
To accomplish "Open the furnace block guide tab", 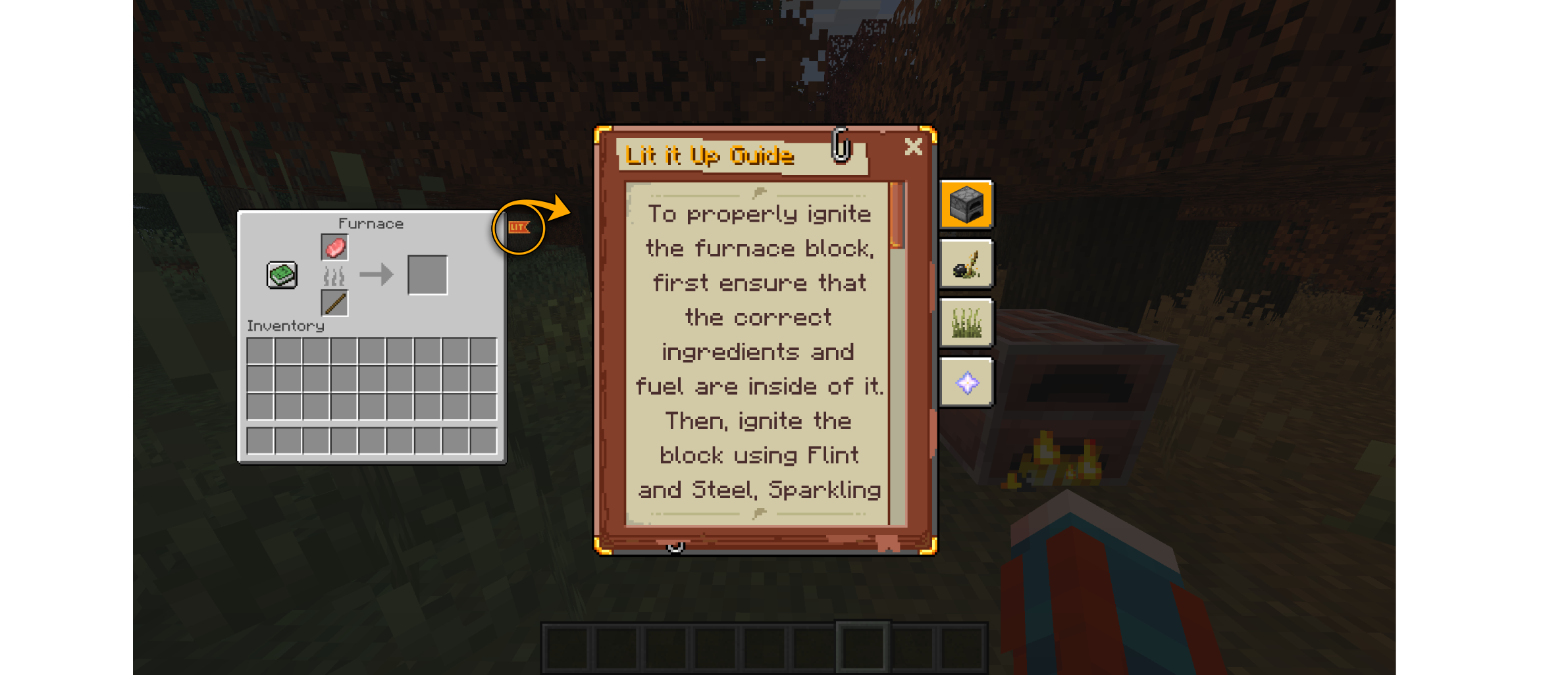I will [966, 205].
